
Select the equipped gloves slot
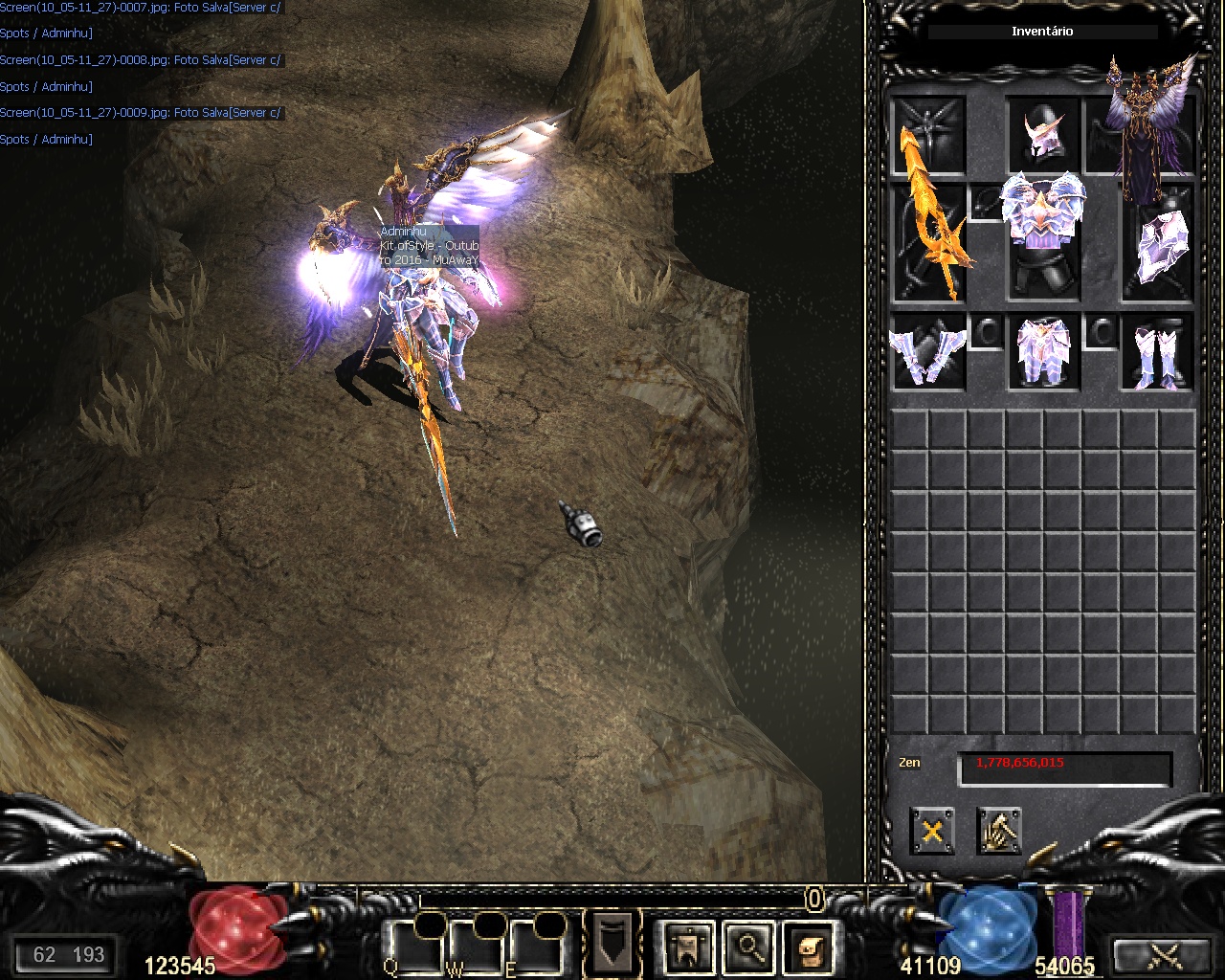(927, 352)
